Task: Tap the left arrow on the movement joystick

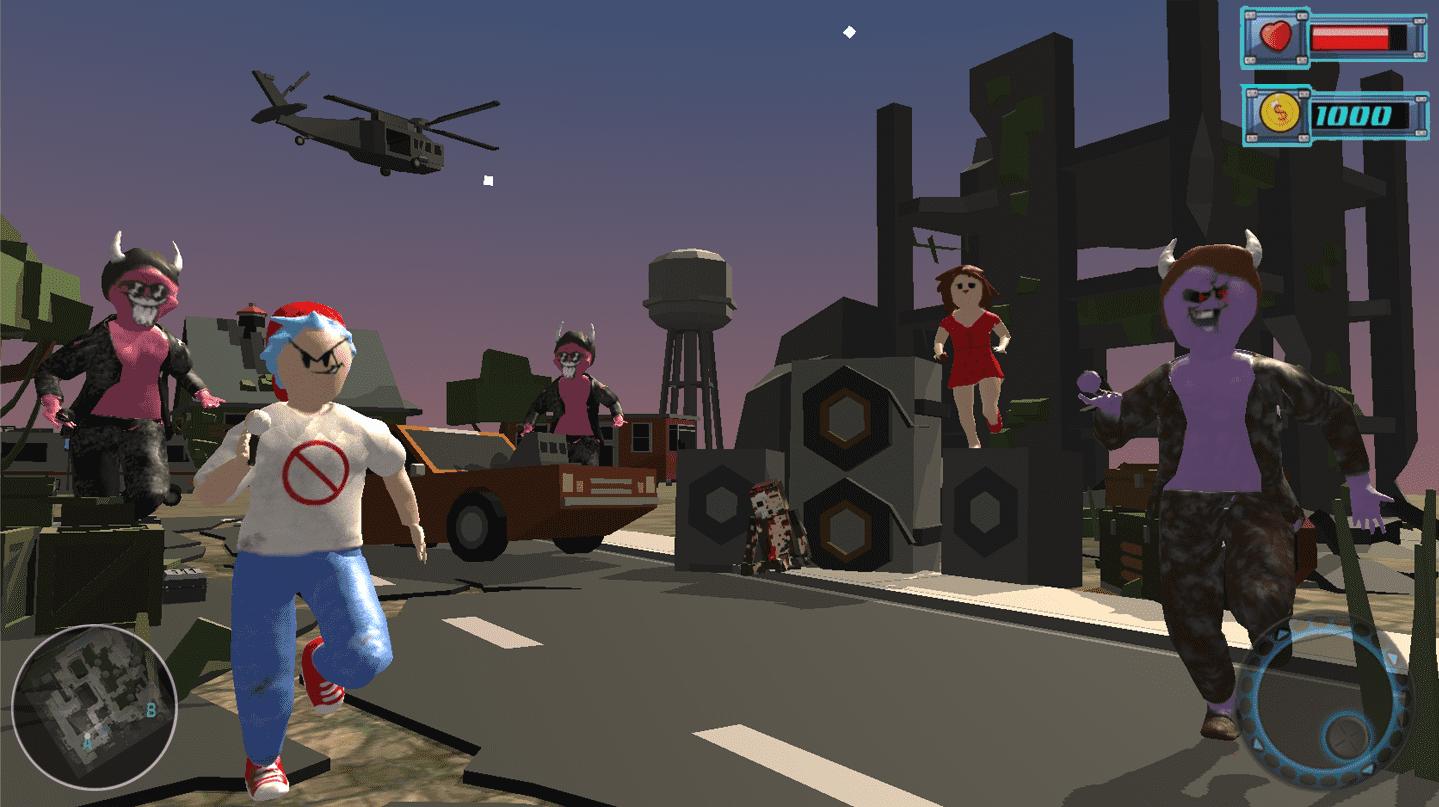Action: click(1258, 745)
